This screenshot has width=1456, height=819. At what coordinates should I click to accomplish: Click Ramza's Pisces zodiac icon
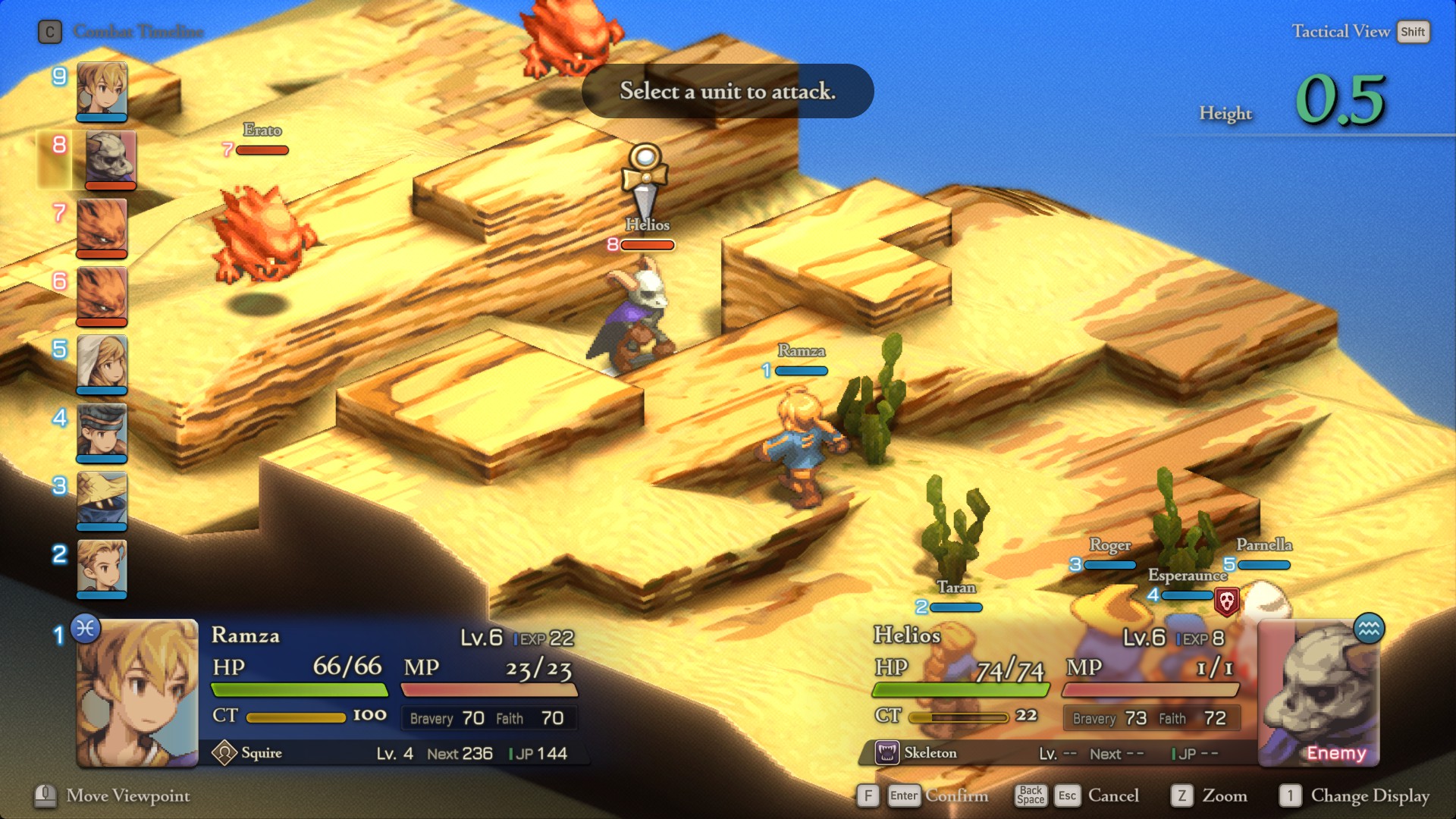point(86,629)
